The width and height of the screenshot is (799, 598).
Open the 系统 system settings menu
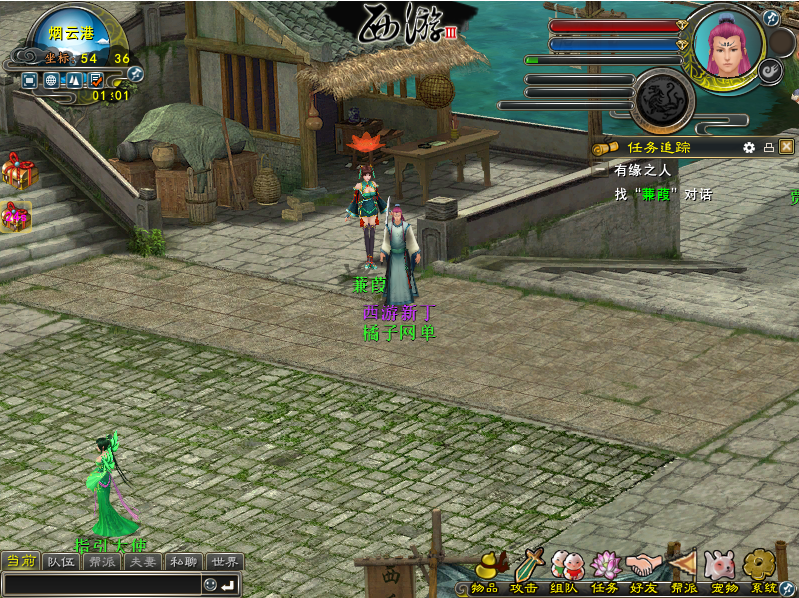[762, 568]
